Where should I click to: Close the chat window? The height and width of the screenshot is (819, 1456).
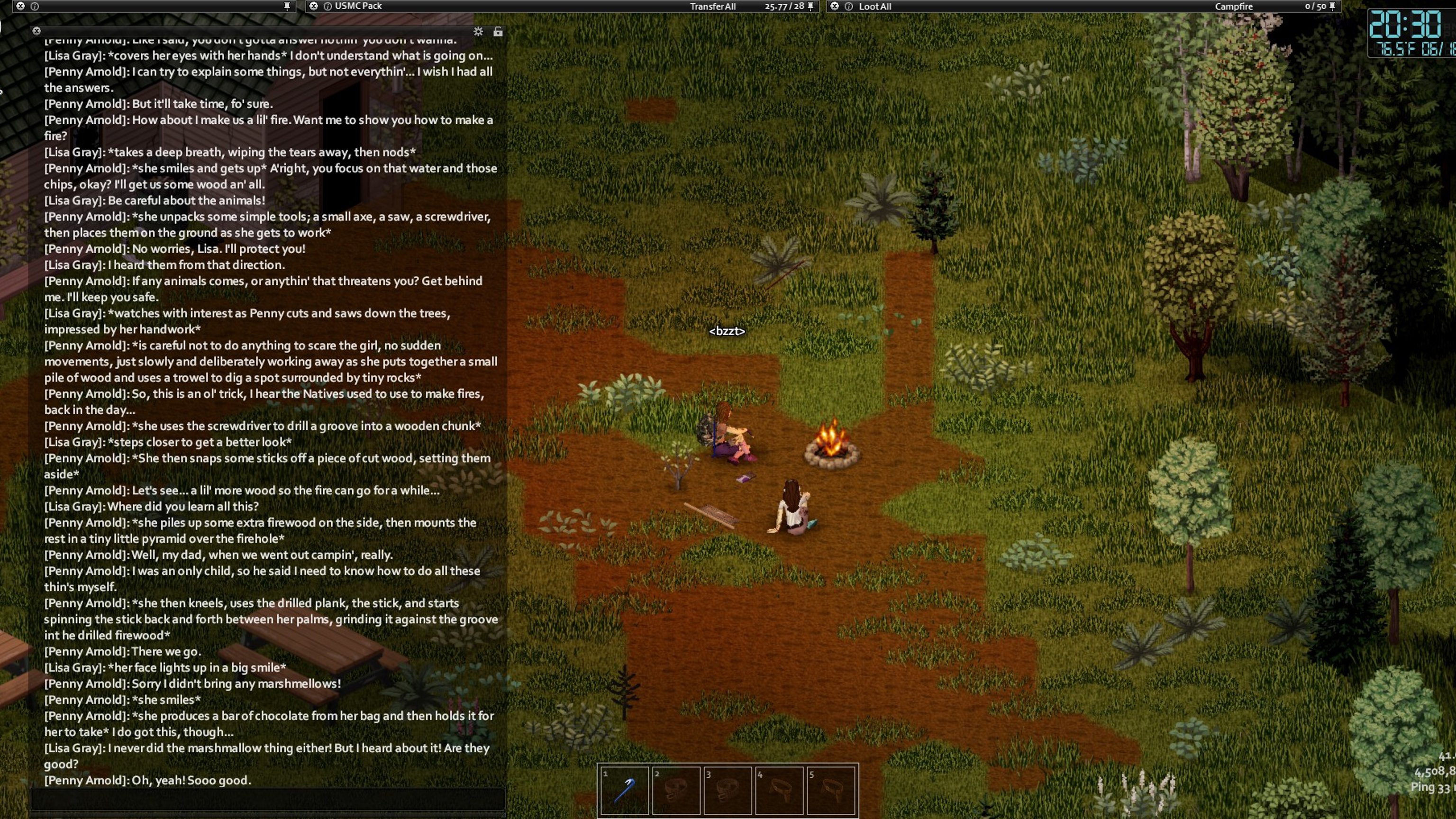(x=37, y=30)
